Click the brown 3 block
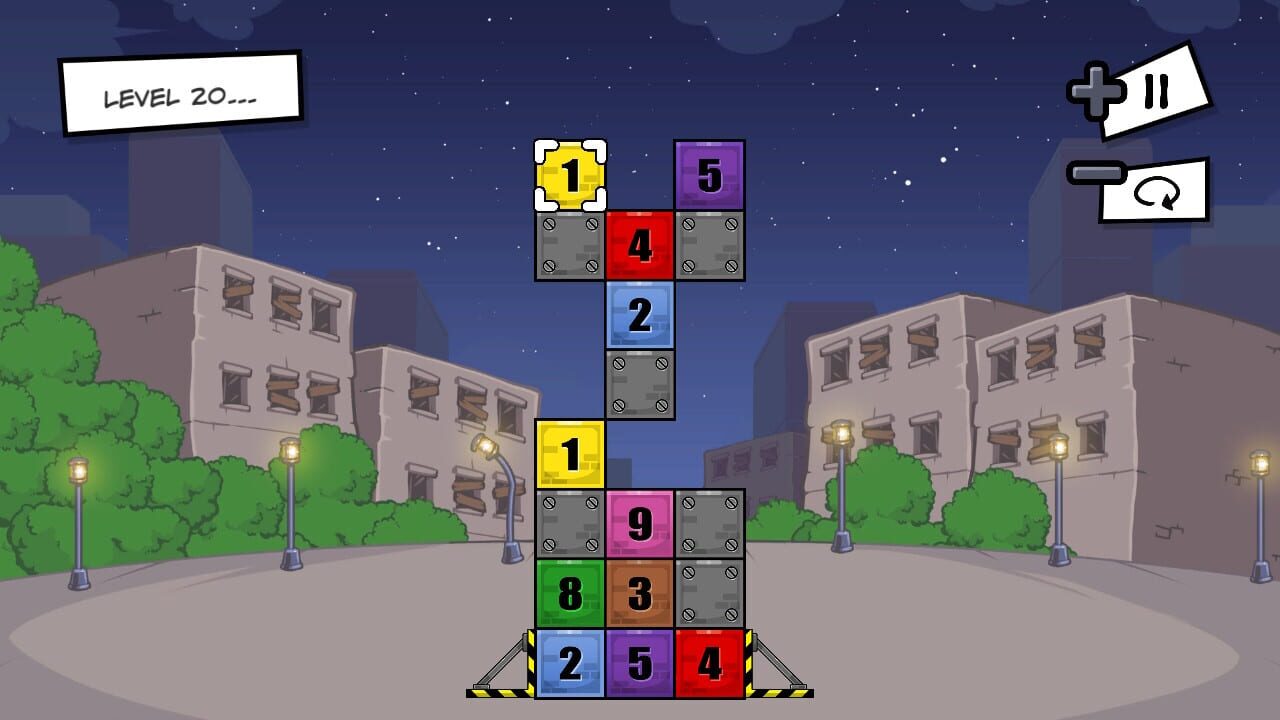 (x=638, y=594)
